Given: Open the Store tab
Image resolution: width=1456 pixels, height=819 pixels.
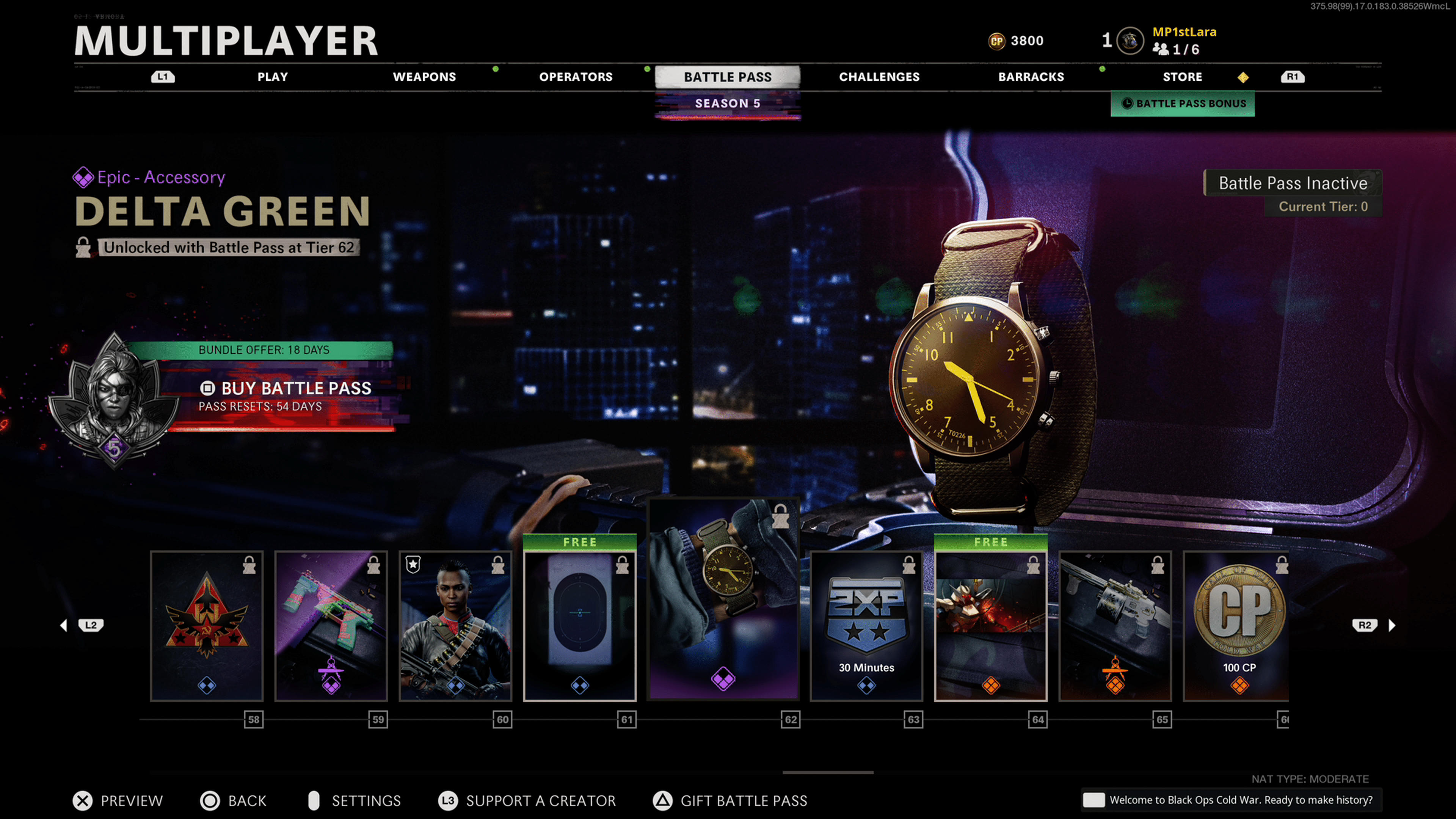Looking at the screenshot, I should click(1182, 77).
